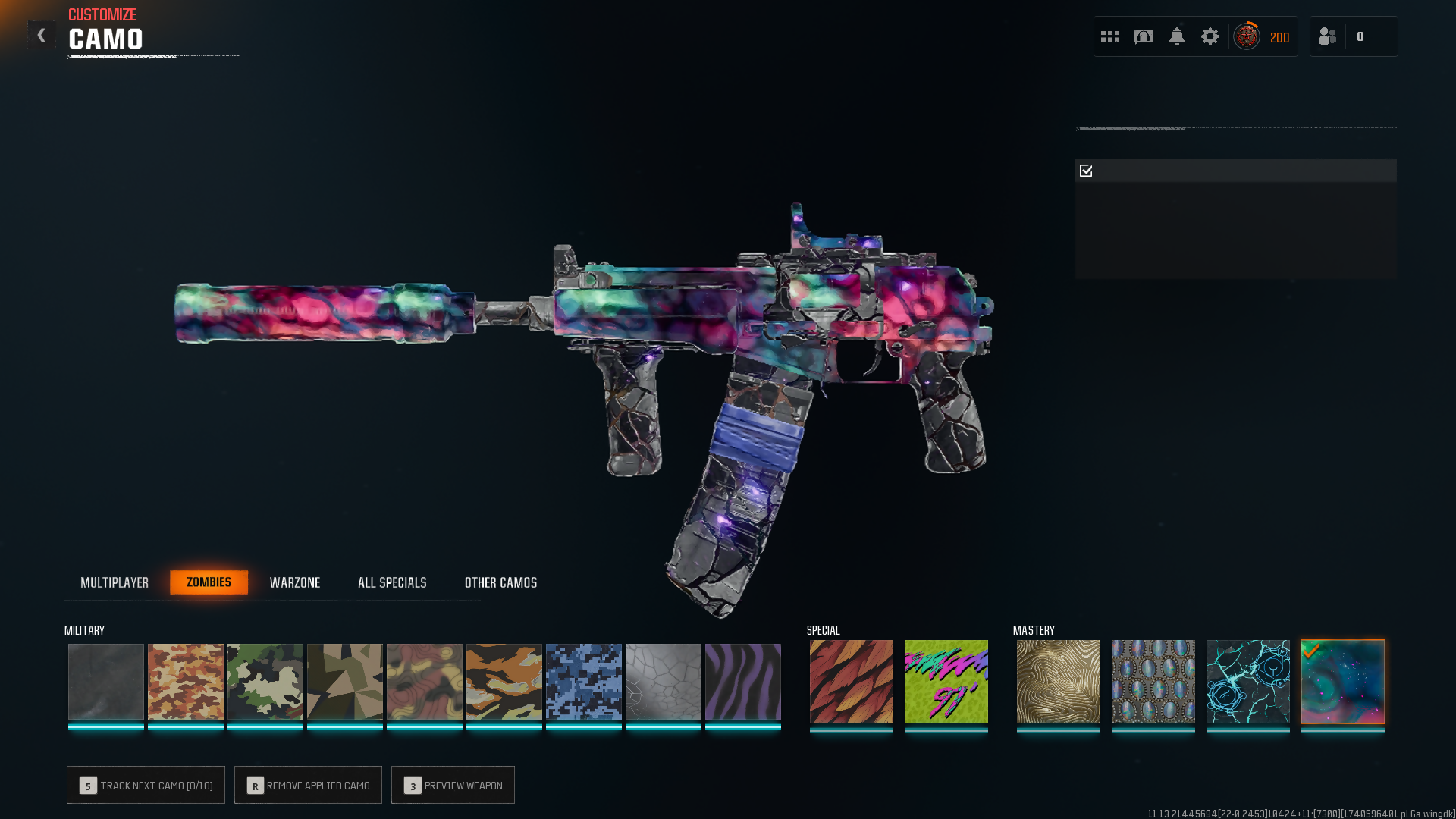
Task: Remove the applied camo
Action: [x=308, y=785]
